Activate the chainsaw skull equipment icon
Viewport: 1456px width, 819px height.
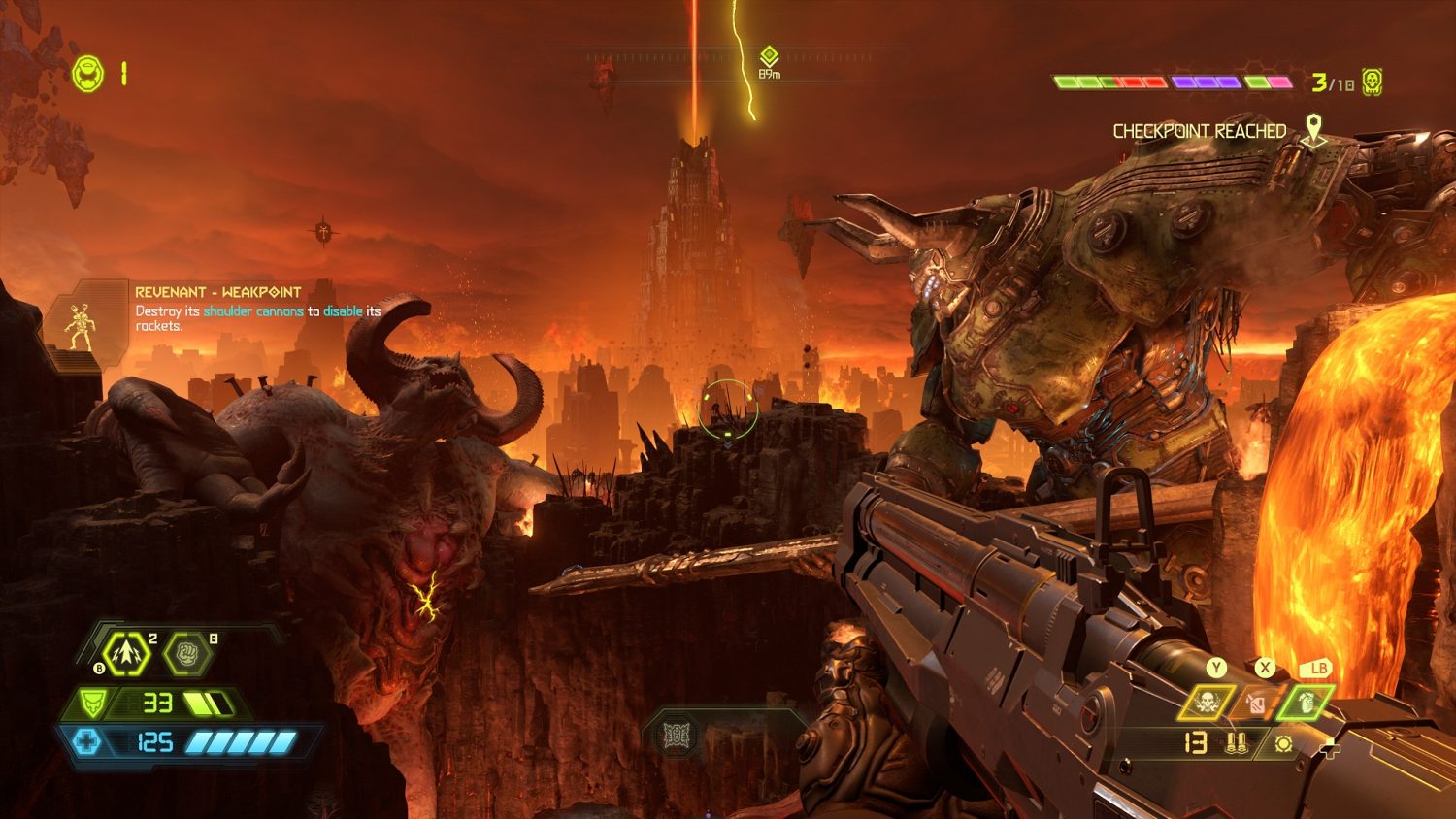click(x=1207, y=703)
